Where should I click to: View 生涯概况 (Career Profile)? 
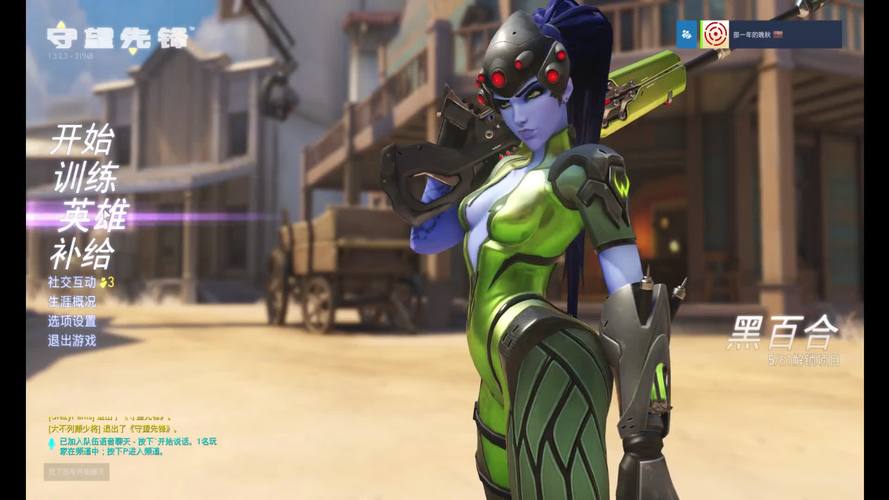click(72, 302)
